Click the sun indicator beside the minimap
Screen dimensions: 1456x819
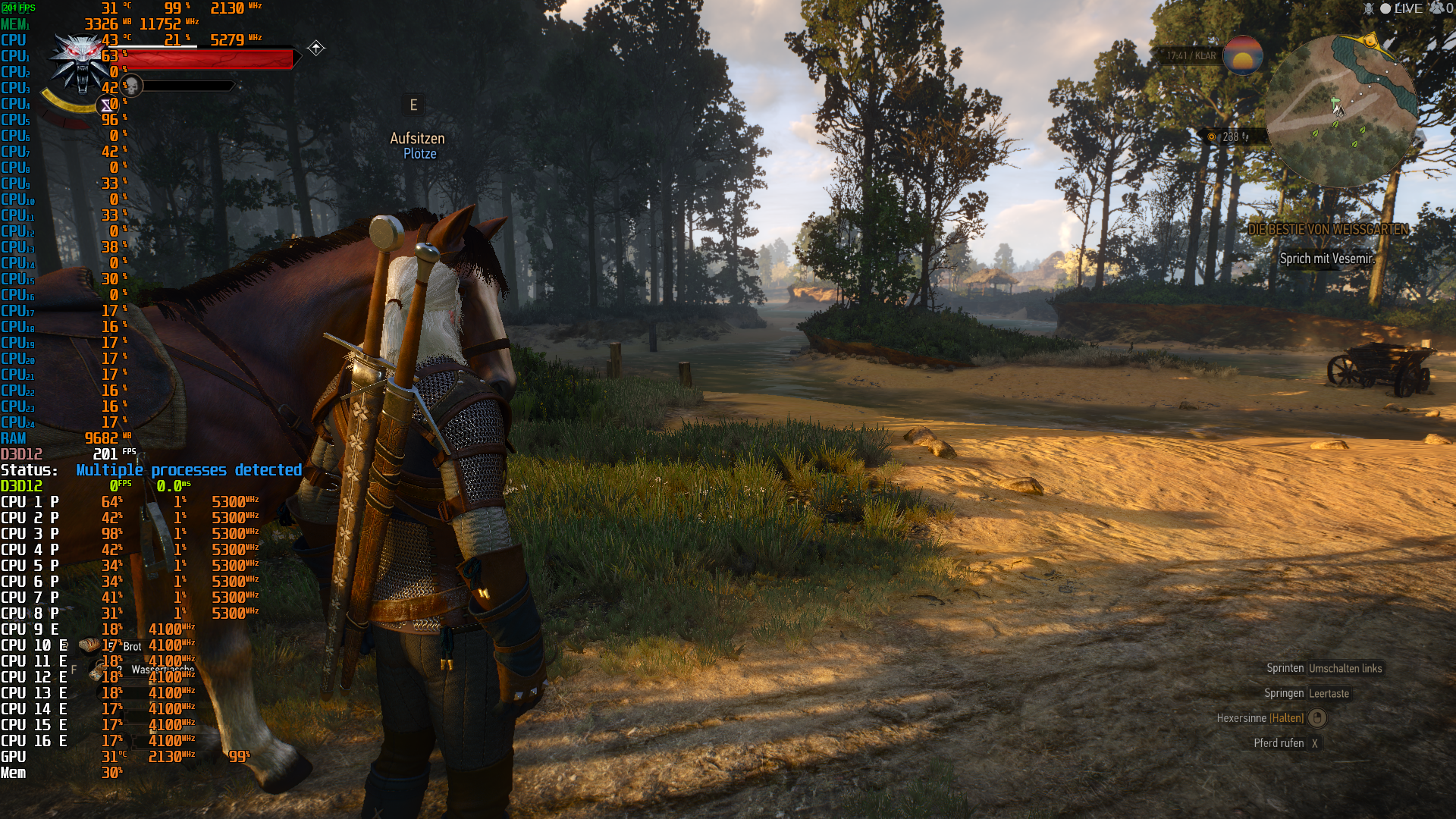[1245, 57]
